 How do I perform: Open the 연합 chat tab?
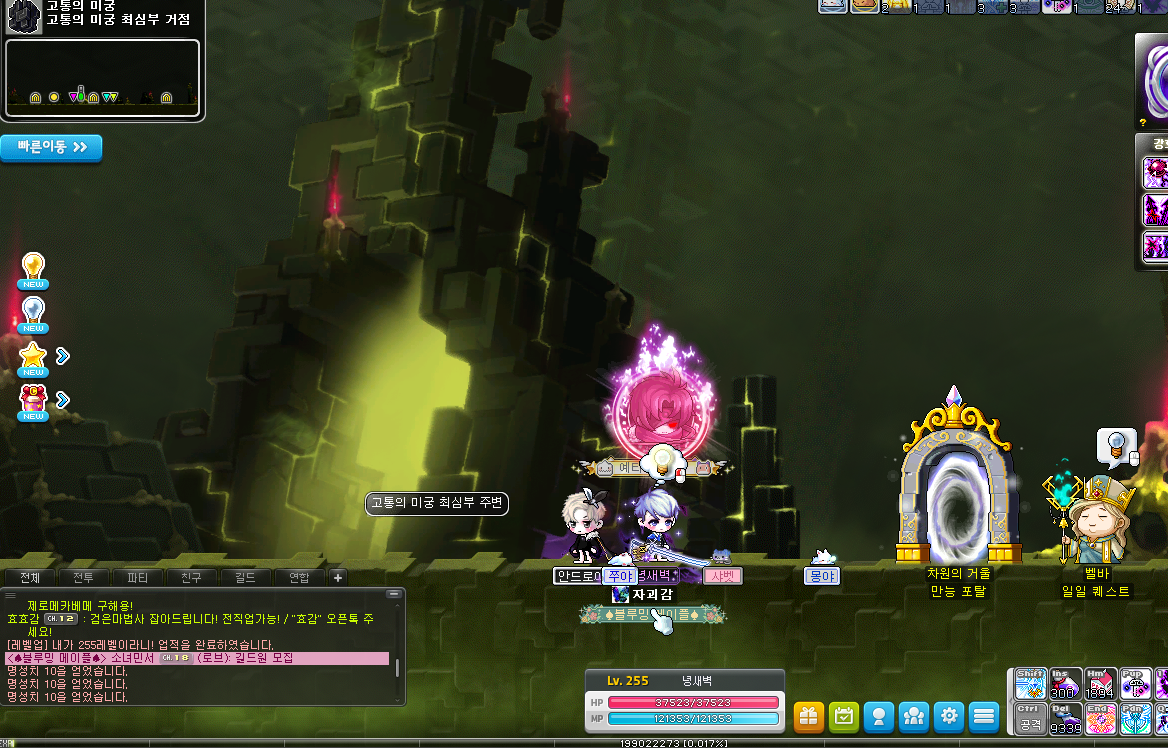[299, 577]
